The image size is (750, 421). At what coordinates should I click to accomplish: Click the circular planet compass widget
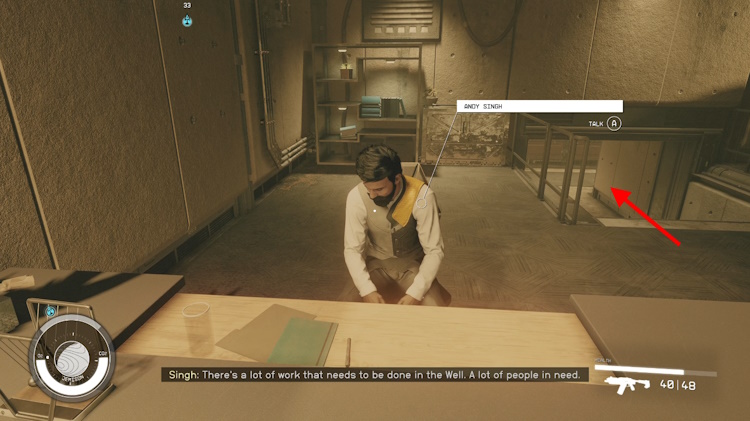coord(71,358)
